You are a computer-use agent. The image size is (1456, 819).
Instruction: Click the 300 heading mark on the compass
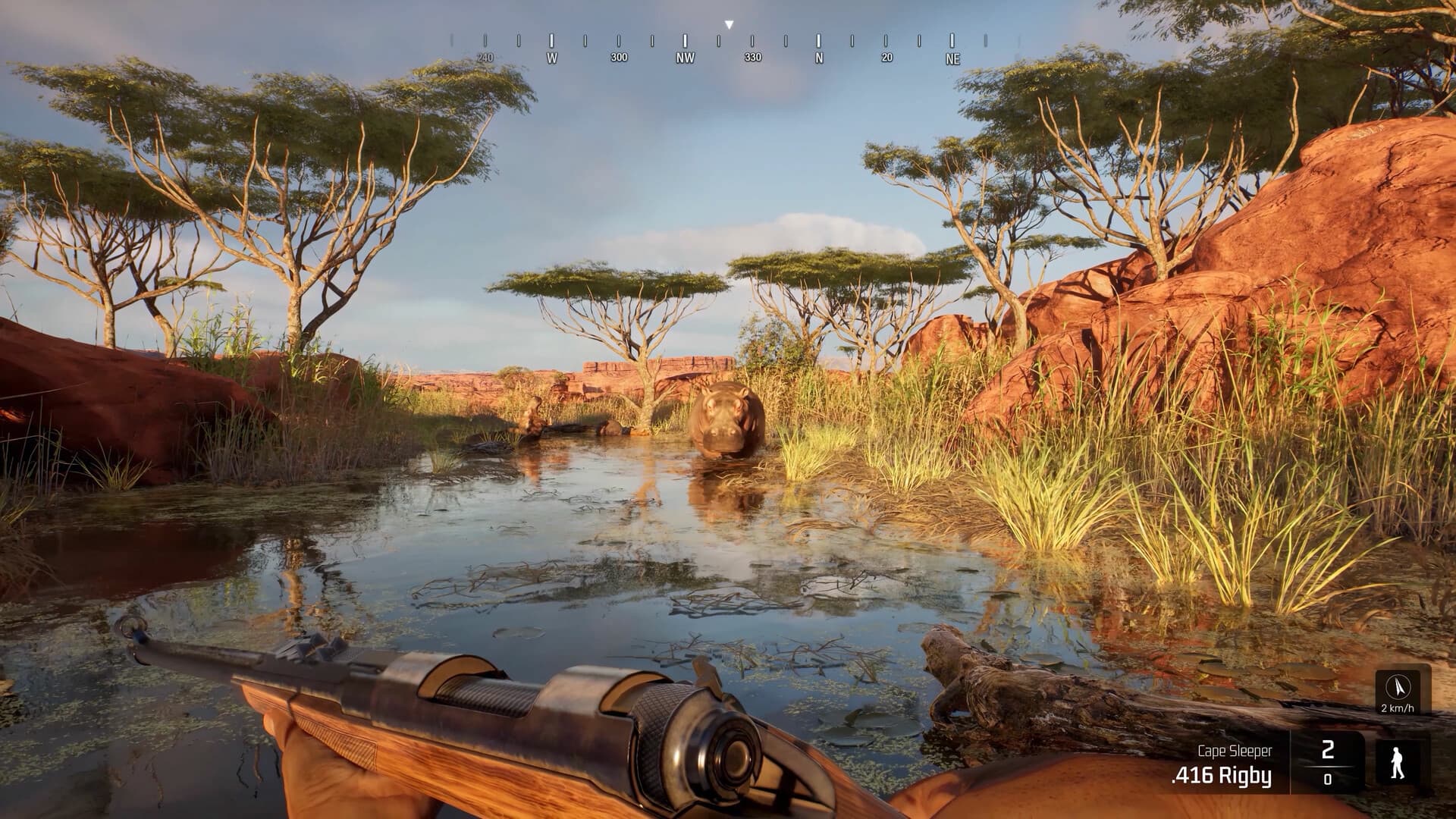tap(619, 56)
